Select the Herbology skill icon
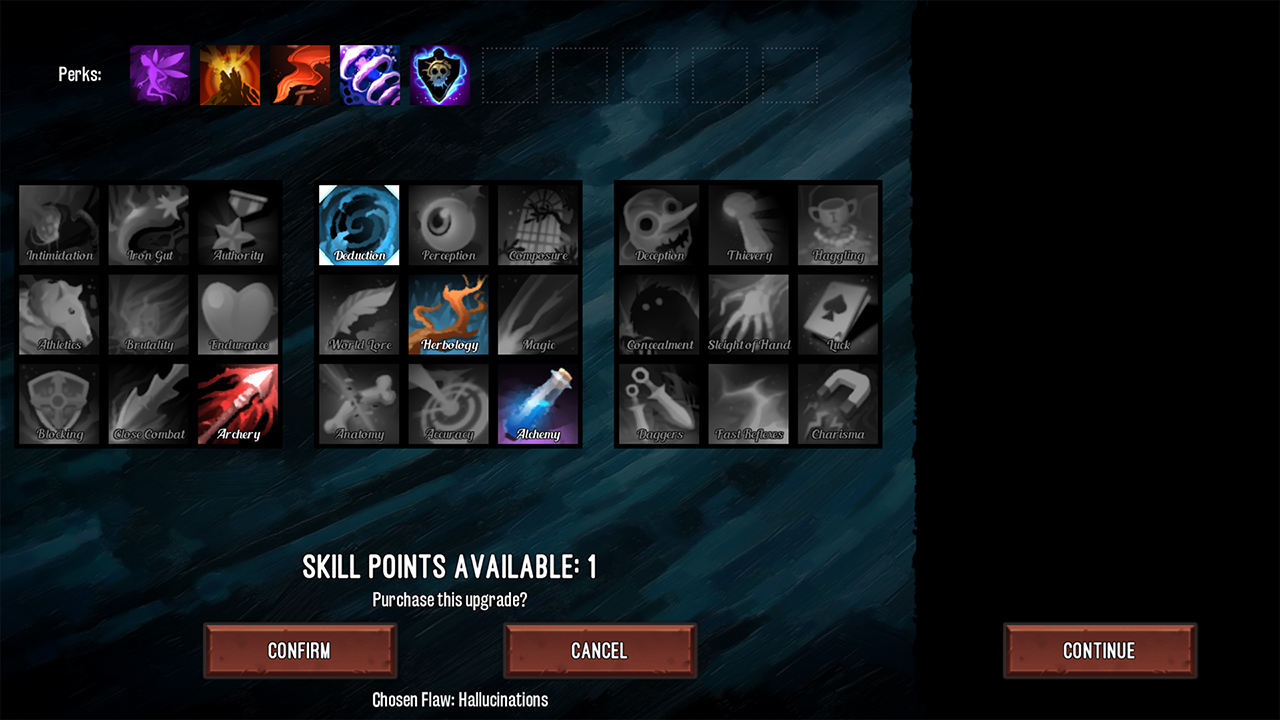1280x720 pixels. point(448,314)
